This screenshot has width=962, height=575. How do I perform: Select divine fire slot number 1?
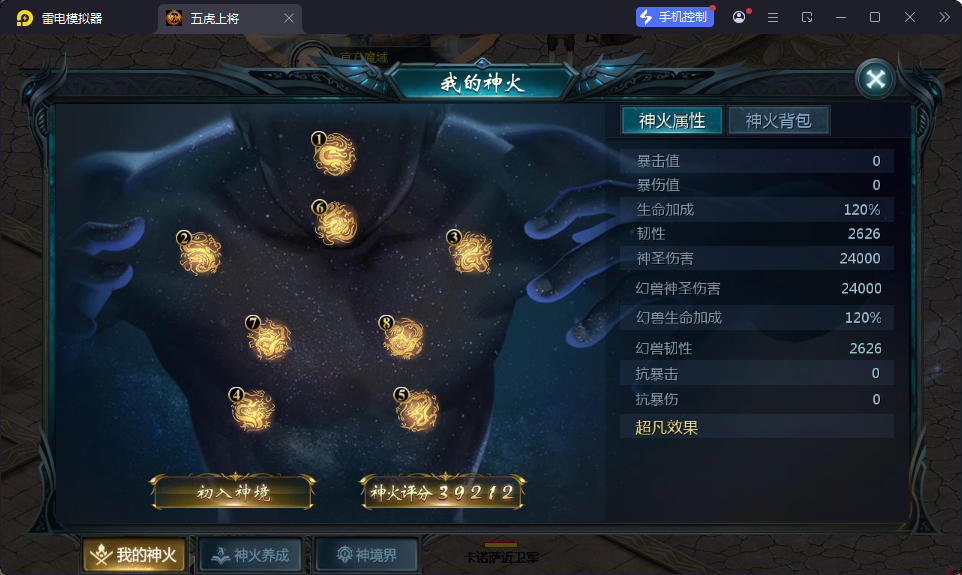[x=334, y=156]
